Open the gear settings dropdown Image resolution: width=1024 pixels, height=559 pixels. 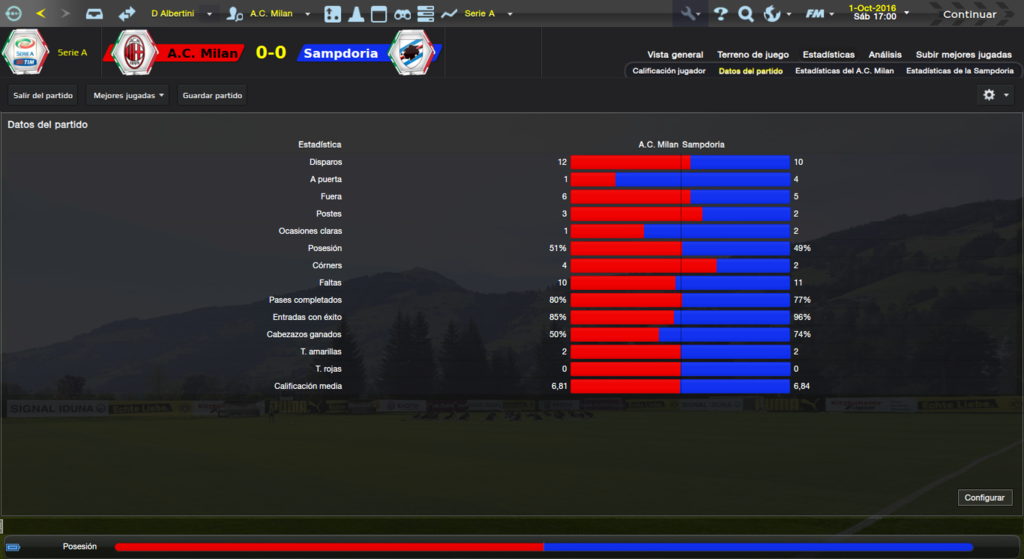[x=995, y=95]
